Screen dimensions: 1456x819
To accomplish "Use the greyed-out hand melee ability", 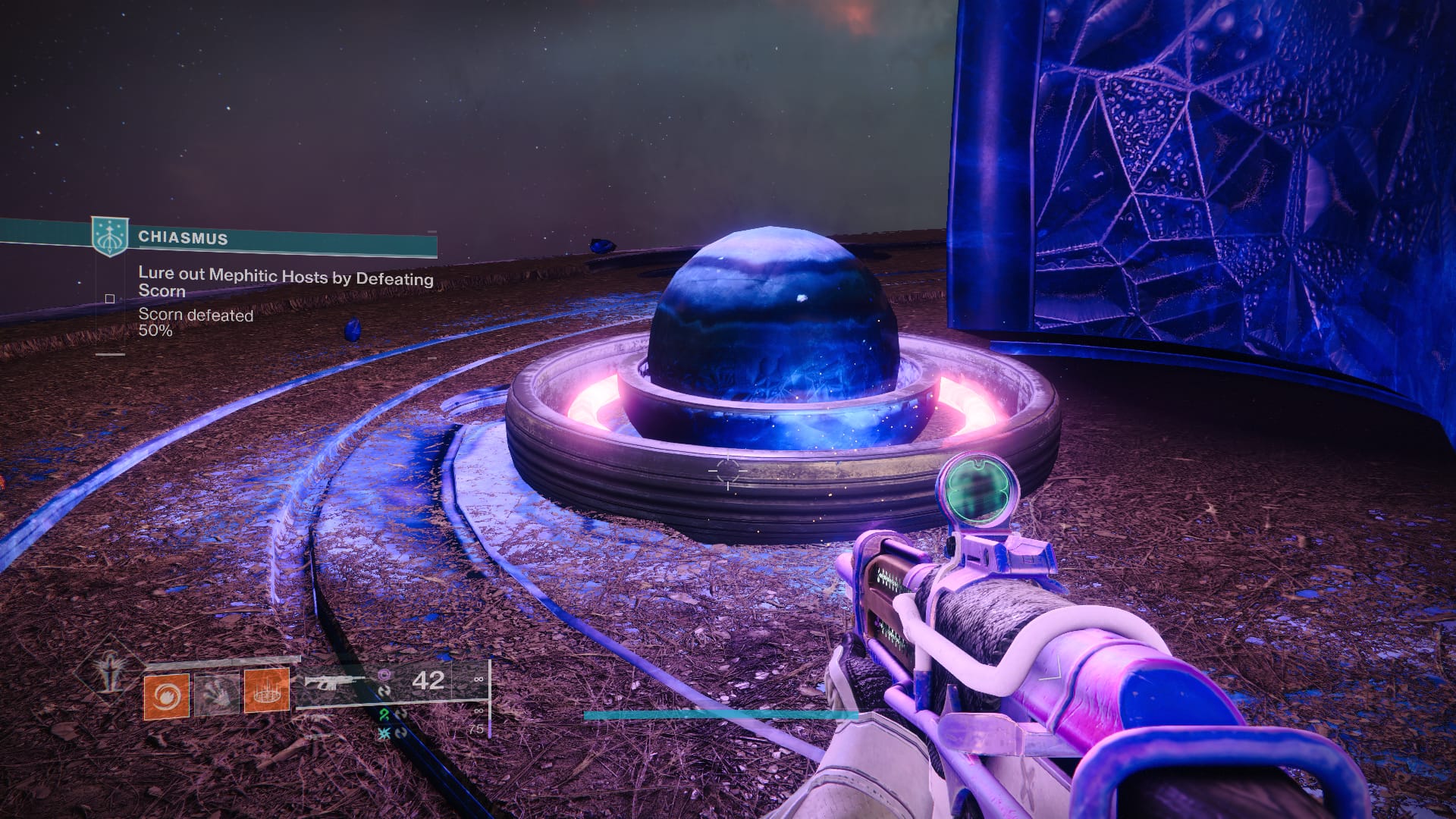I will (216, 693).
